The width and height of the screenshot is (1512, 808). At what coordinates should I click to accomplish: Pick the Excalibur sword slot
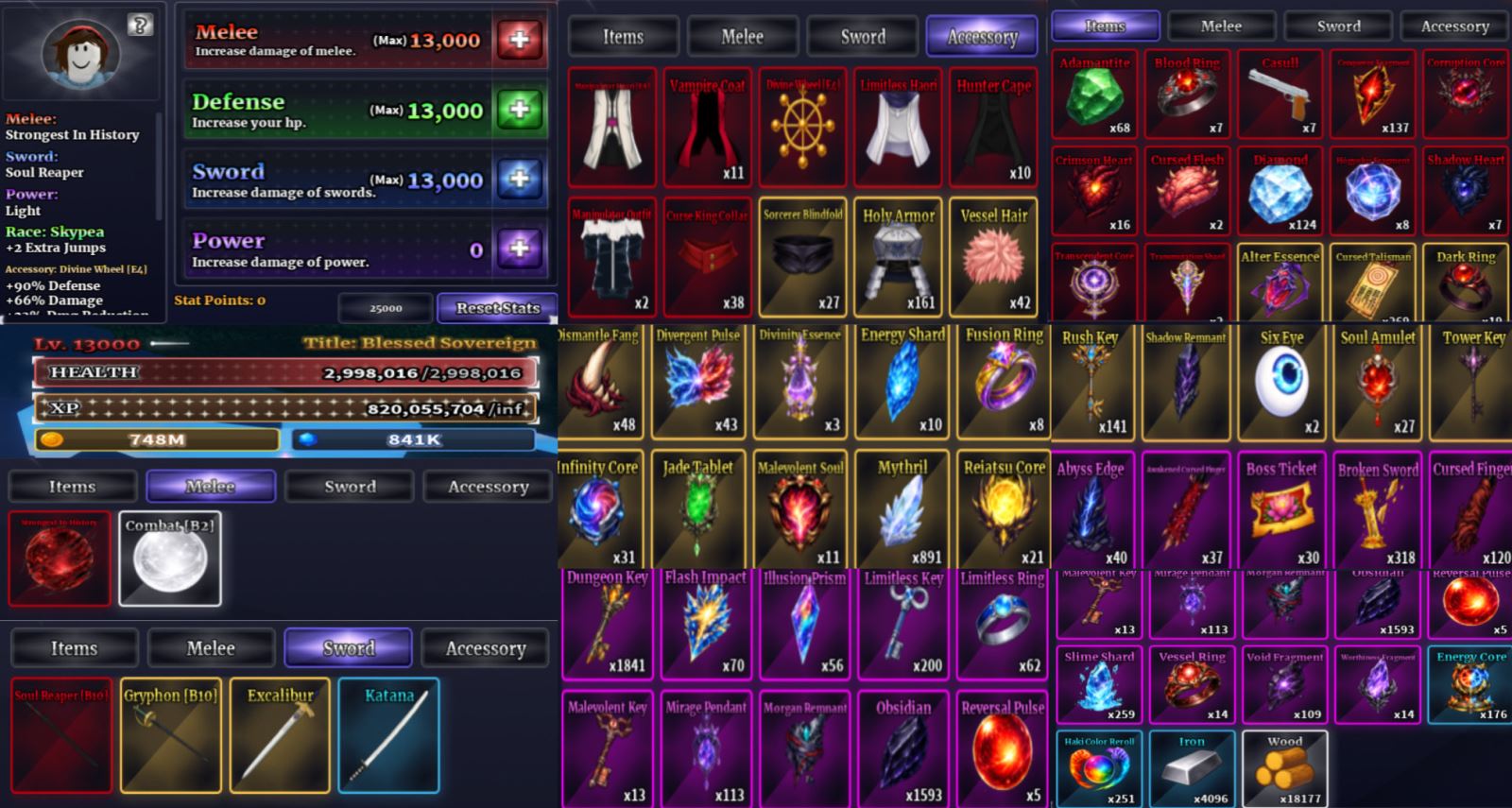281,735
